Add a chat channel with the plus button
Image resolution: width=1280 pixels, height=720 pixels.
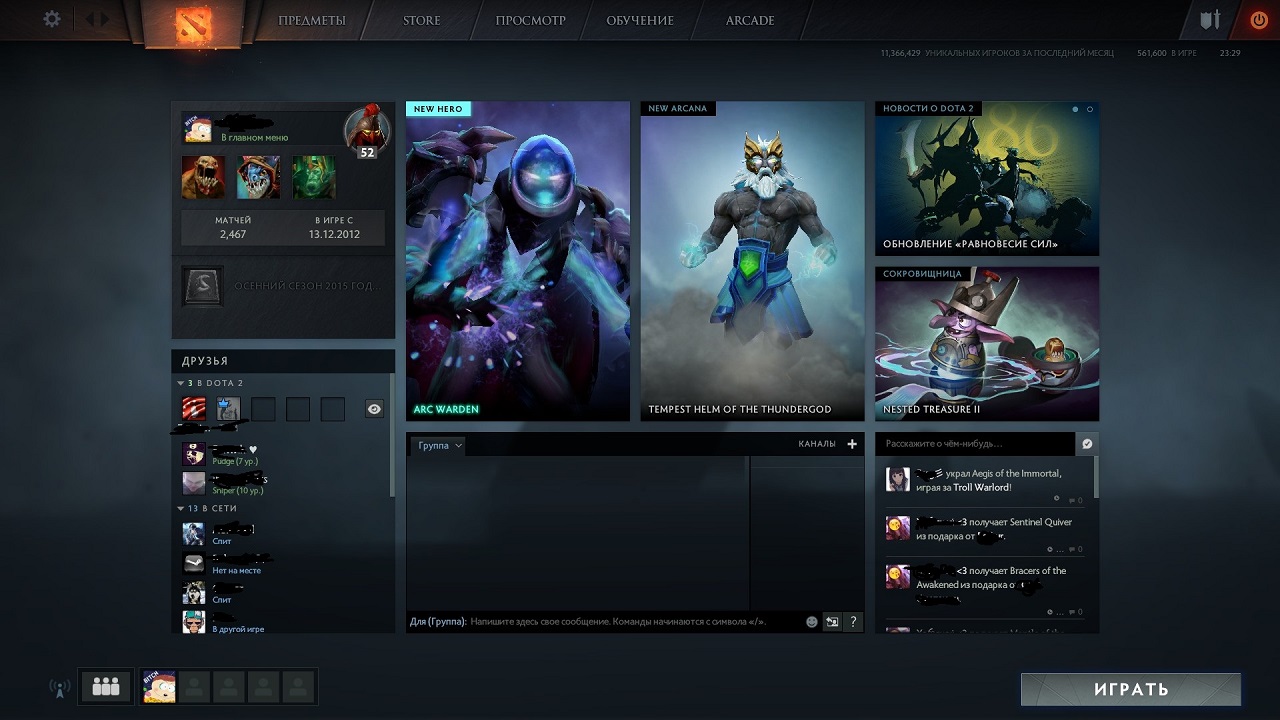click(852, 444)
